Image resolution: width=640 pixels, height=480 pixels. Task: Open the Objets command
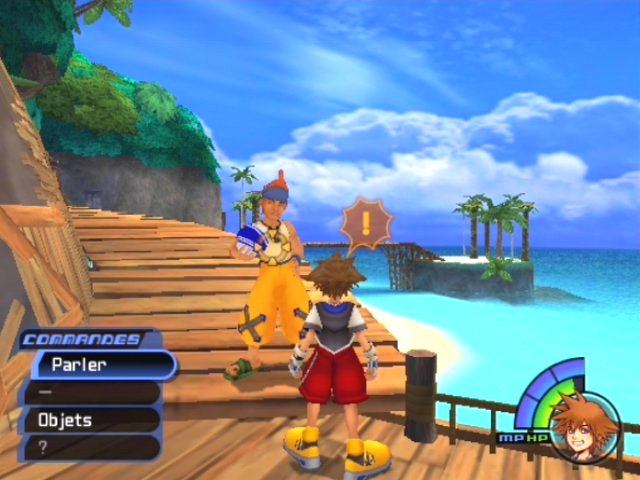[92, 420]
